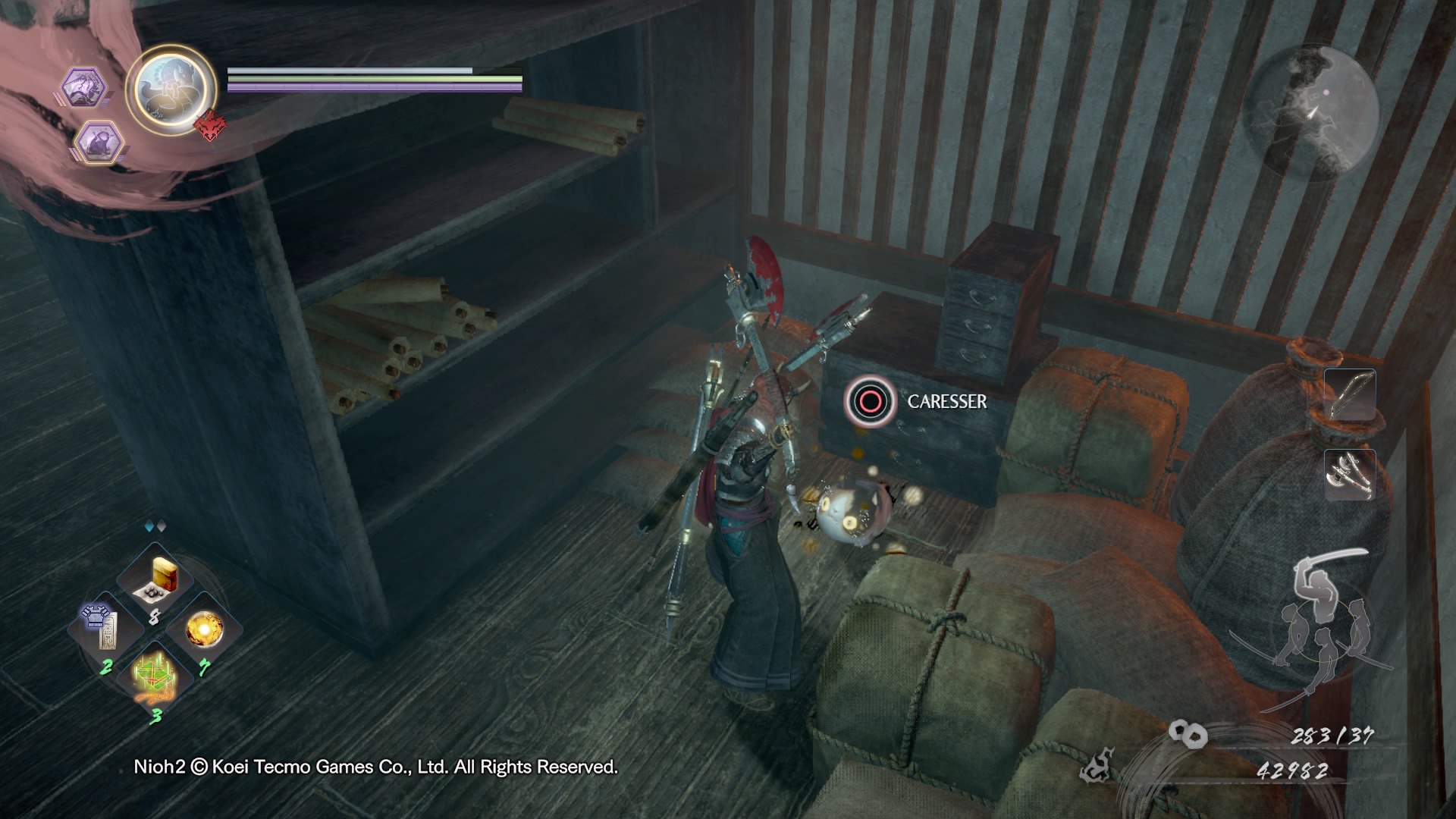Activate the upper purple yokai soul core
Image resolution: width=1456 pixels, height=819 pixels.
(x=83, y=87)
